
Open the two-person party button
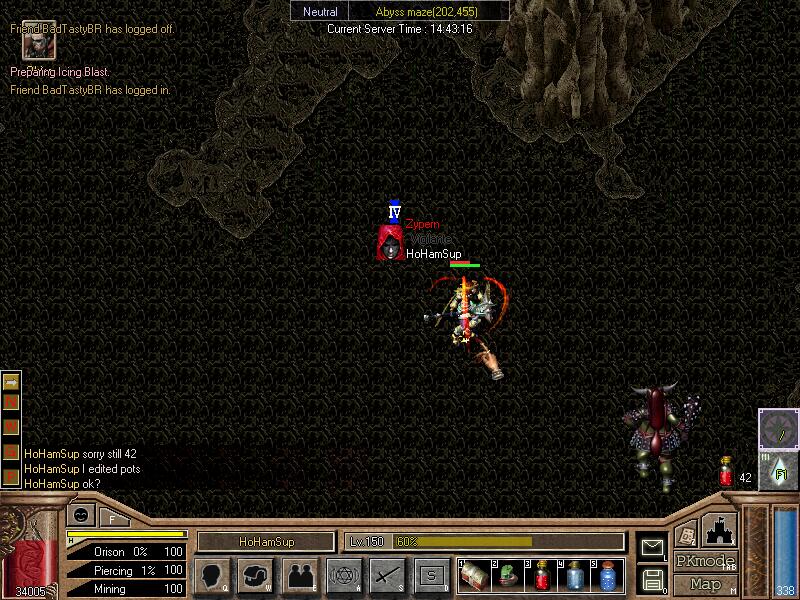[300, 575]
